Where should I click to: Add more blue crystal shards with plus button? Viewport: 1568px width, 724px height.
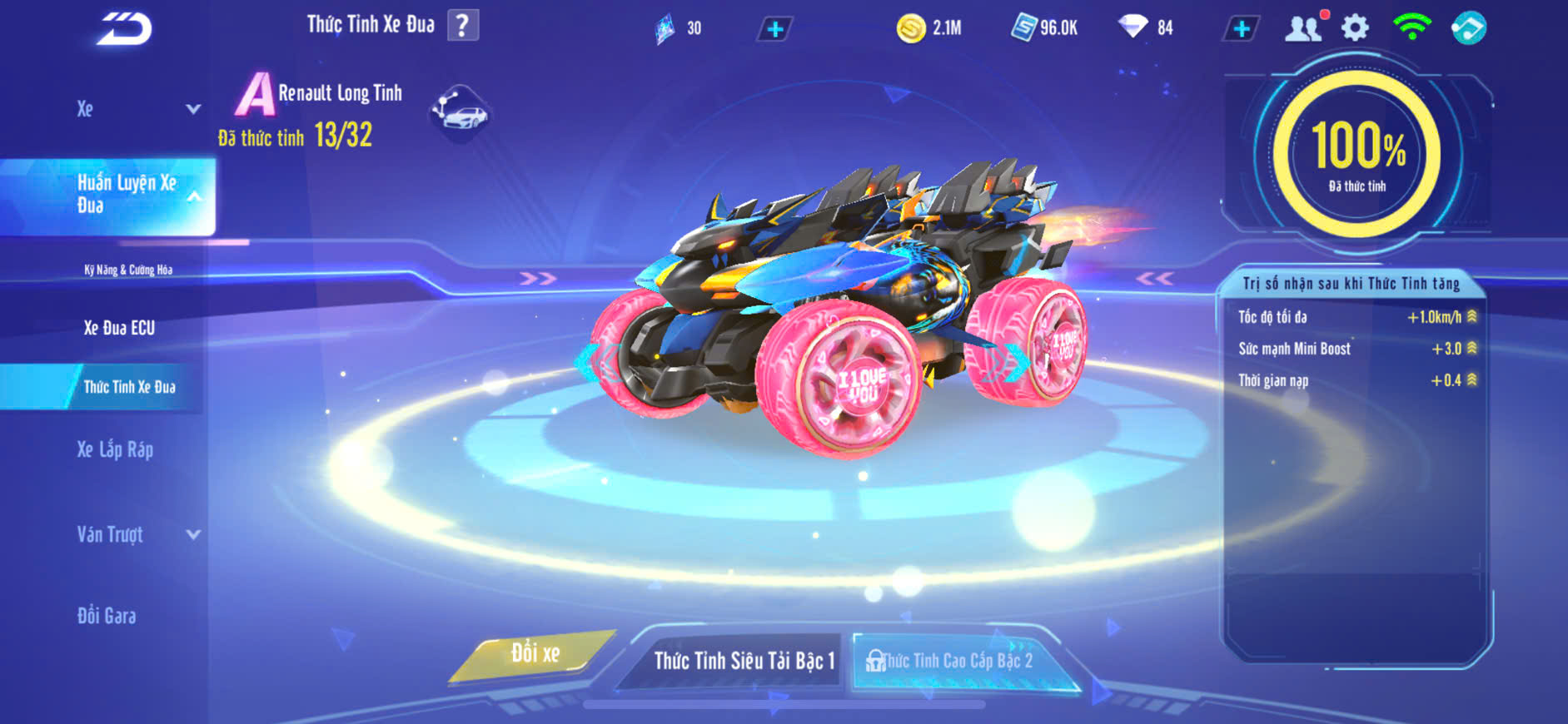coord(774,29)
